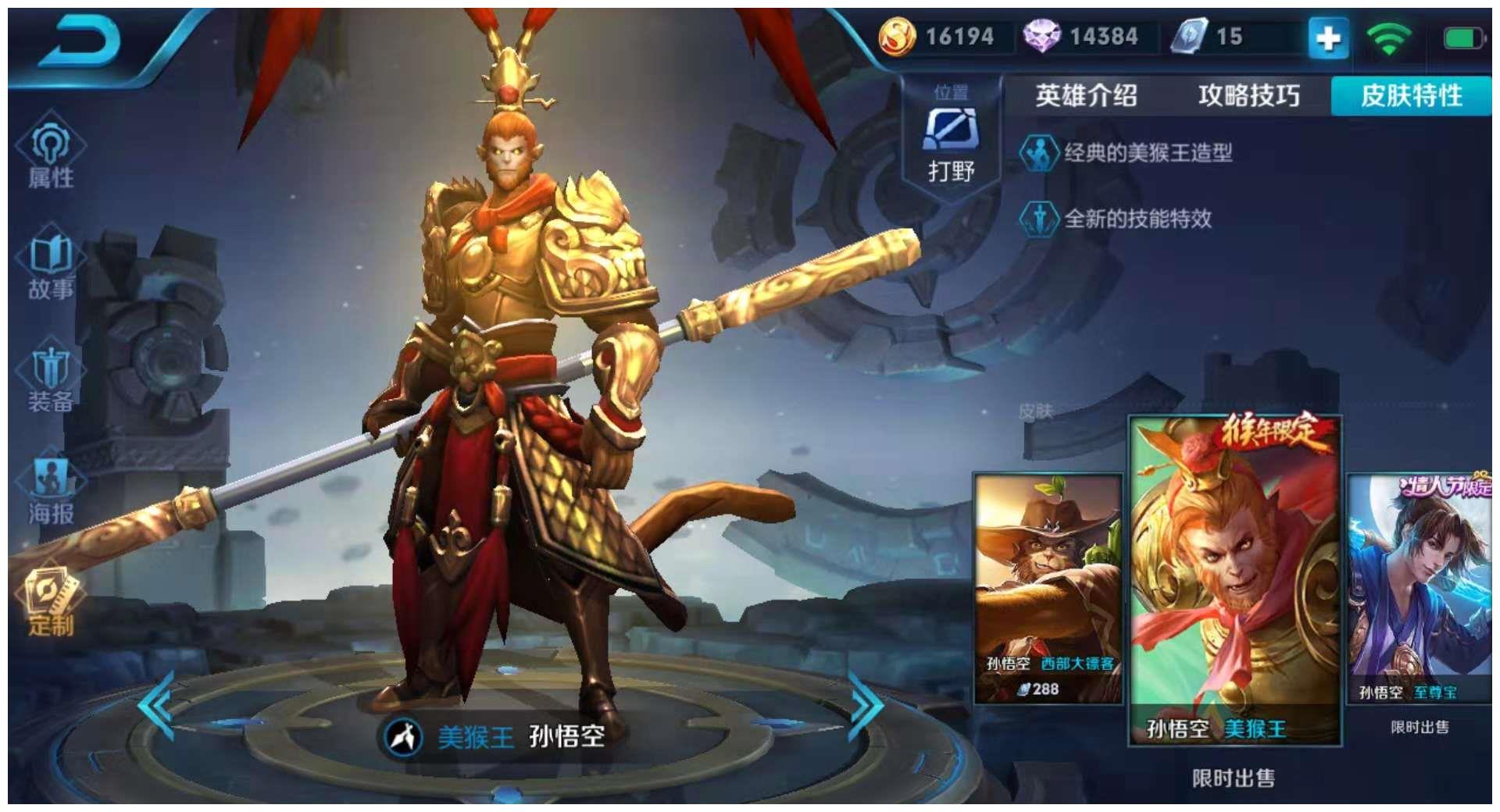
Task: Click the blue + recharge button
Action: 1328,37
